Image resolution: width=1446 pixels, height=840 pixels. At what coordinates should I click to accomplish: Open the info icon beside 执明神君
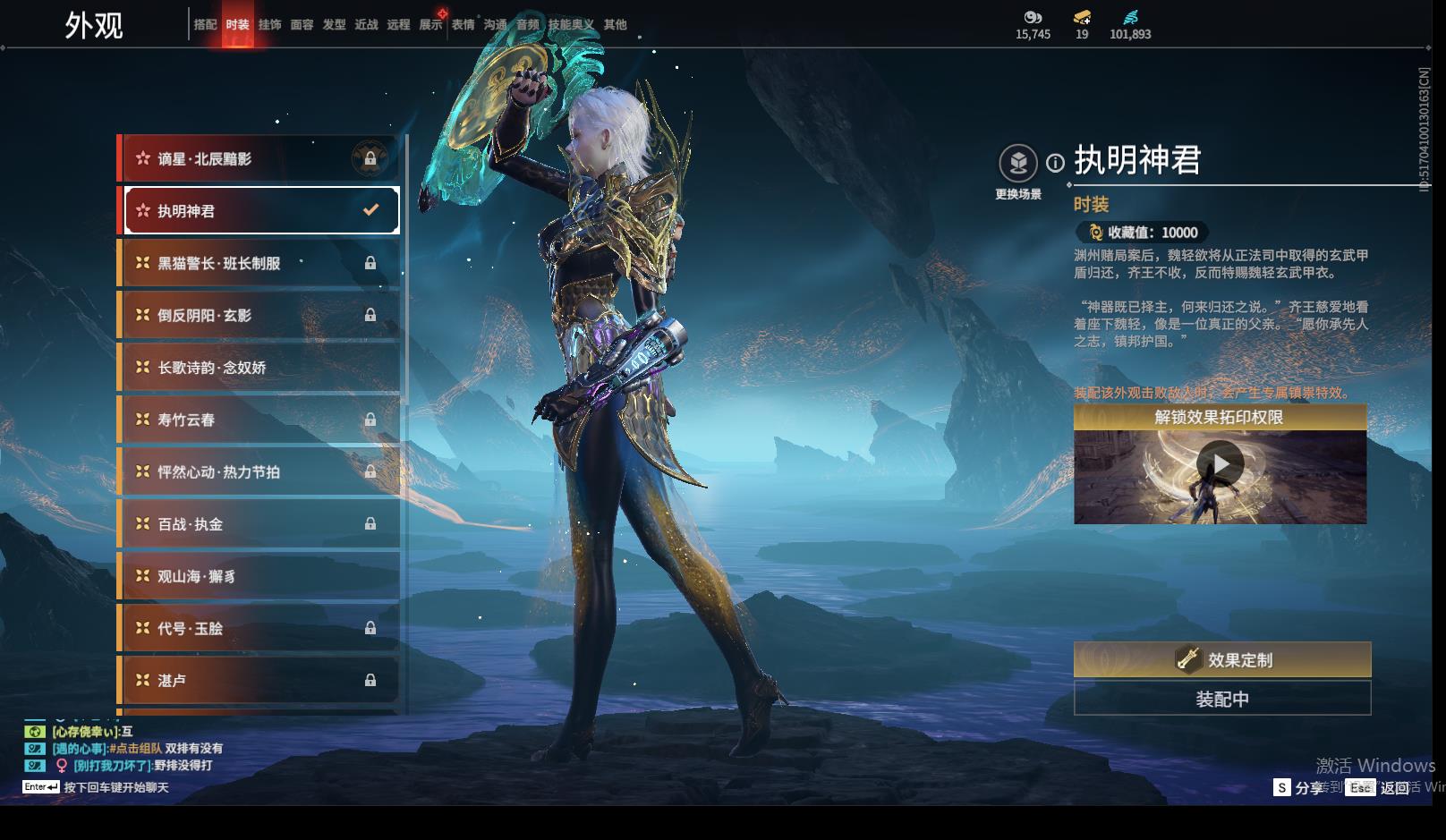point(1056,163)
